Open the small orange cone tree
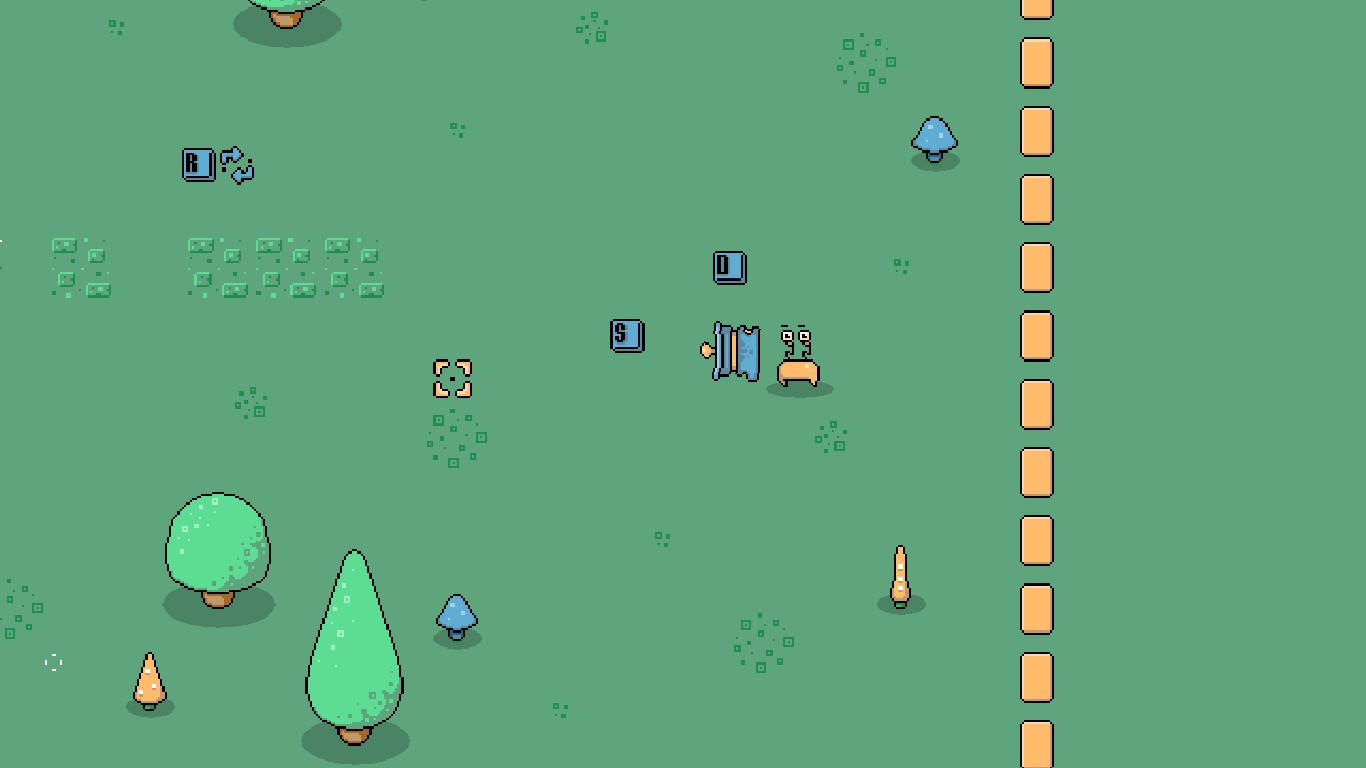This screenshot has height=768, width=1366. 148,684
